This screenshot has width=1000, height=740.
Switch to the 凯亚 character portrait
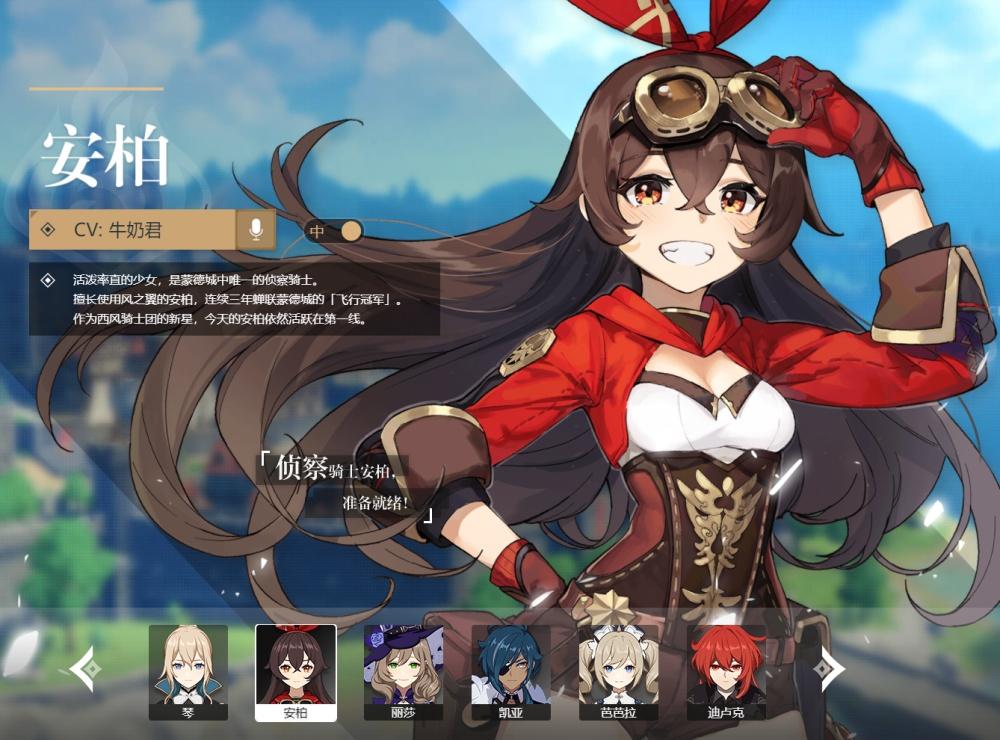coord(511,671)
